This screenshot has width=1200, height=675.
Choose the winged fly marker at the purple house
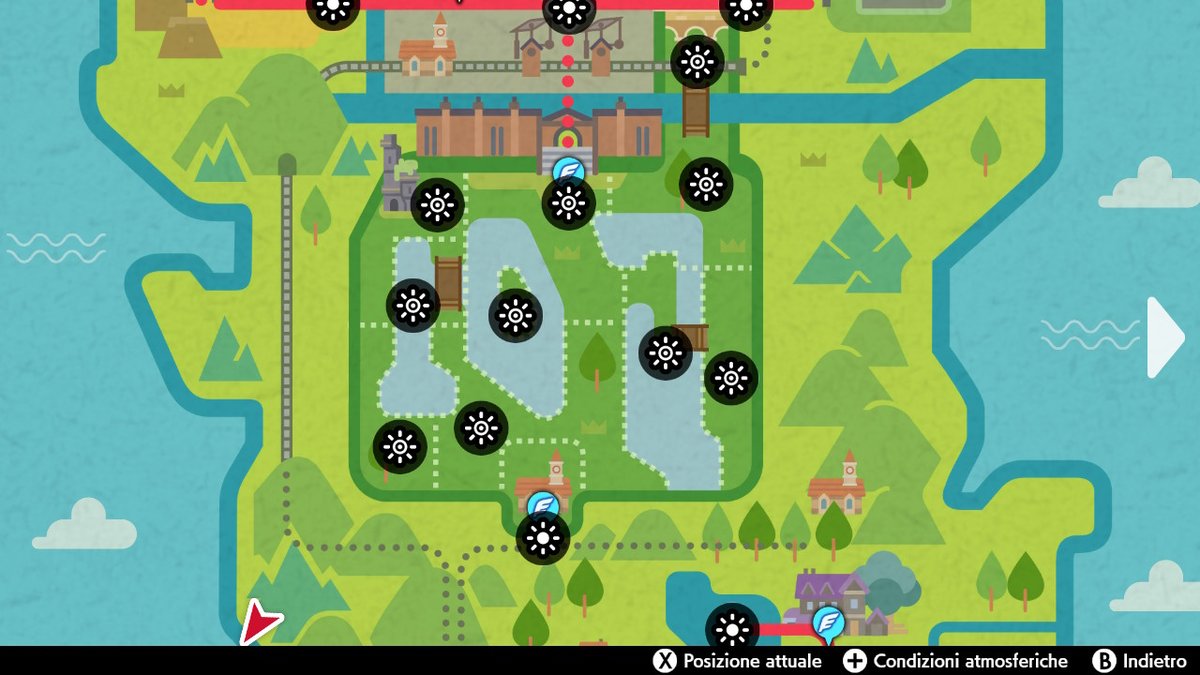click(828, 622)
